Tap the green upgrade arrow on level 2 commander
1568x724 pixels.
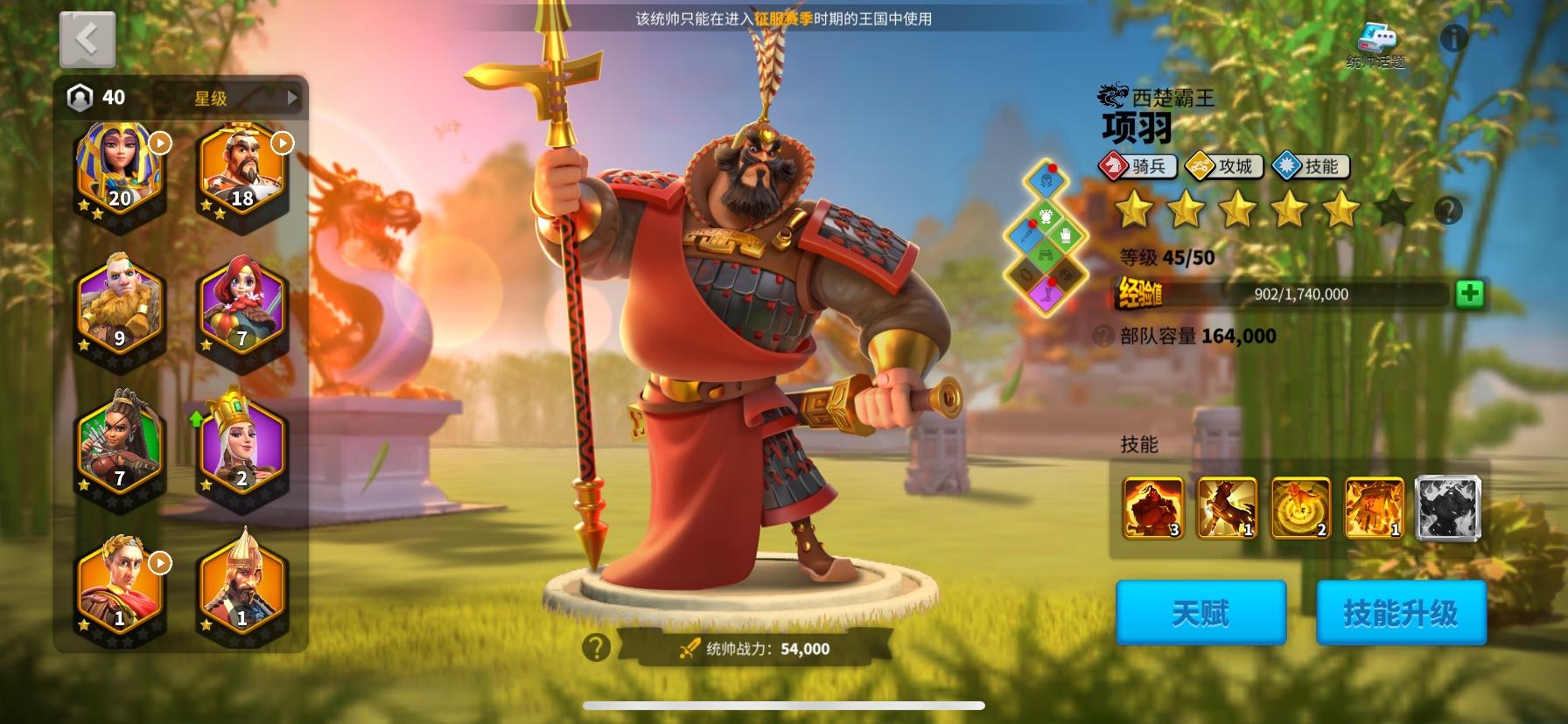[x=197, y=419]
